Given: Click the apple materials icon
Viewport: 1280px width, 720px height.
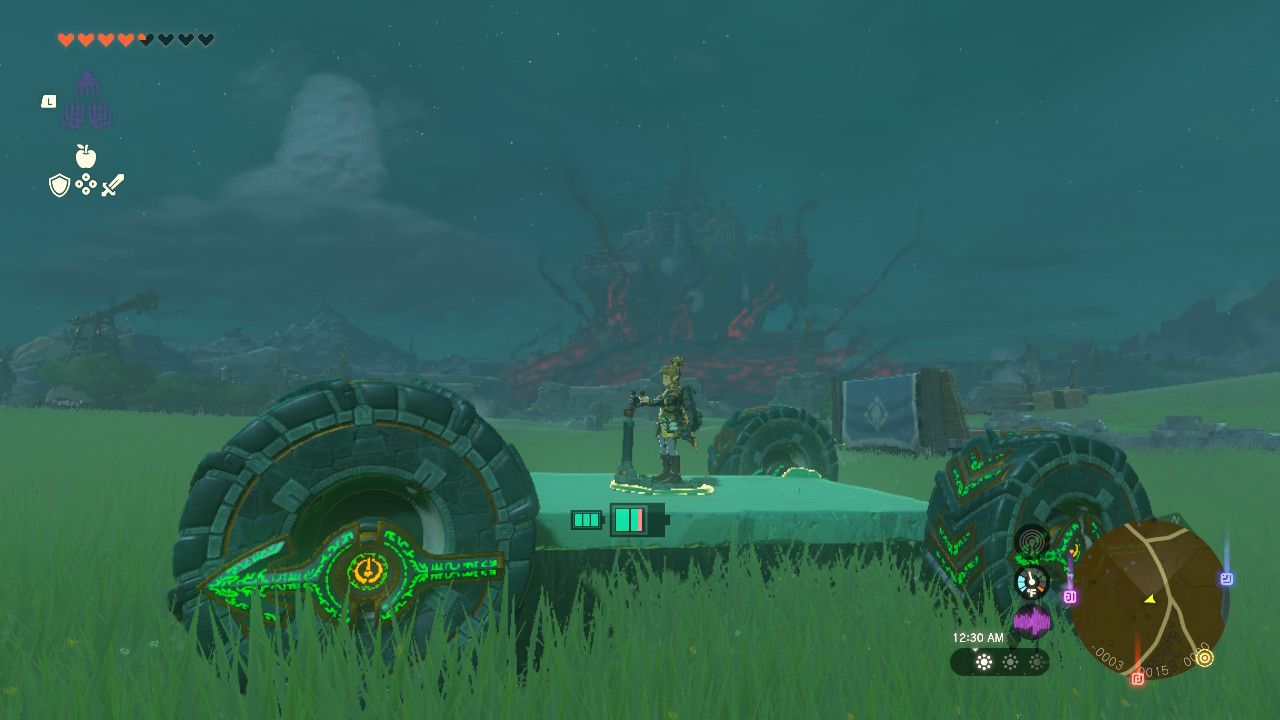Looking at the screenshot, I should point(86,156).
